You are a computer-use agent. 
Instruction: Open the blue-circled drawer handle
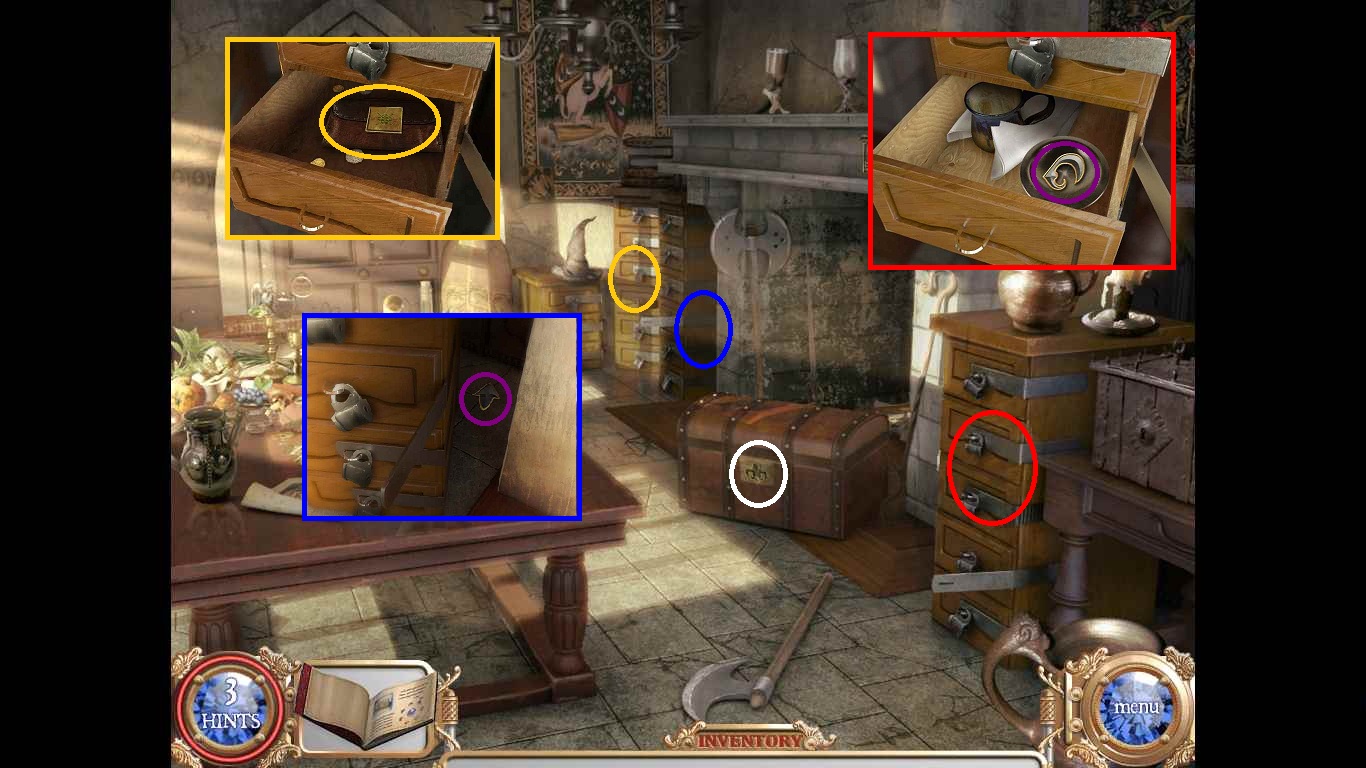[706, 330]
